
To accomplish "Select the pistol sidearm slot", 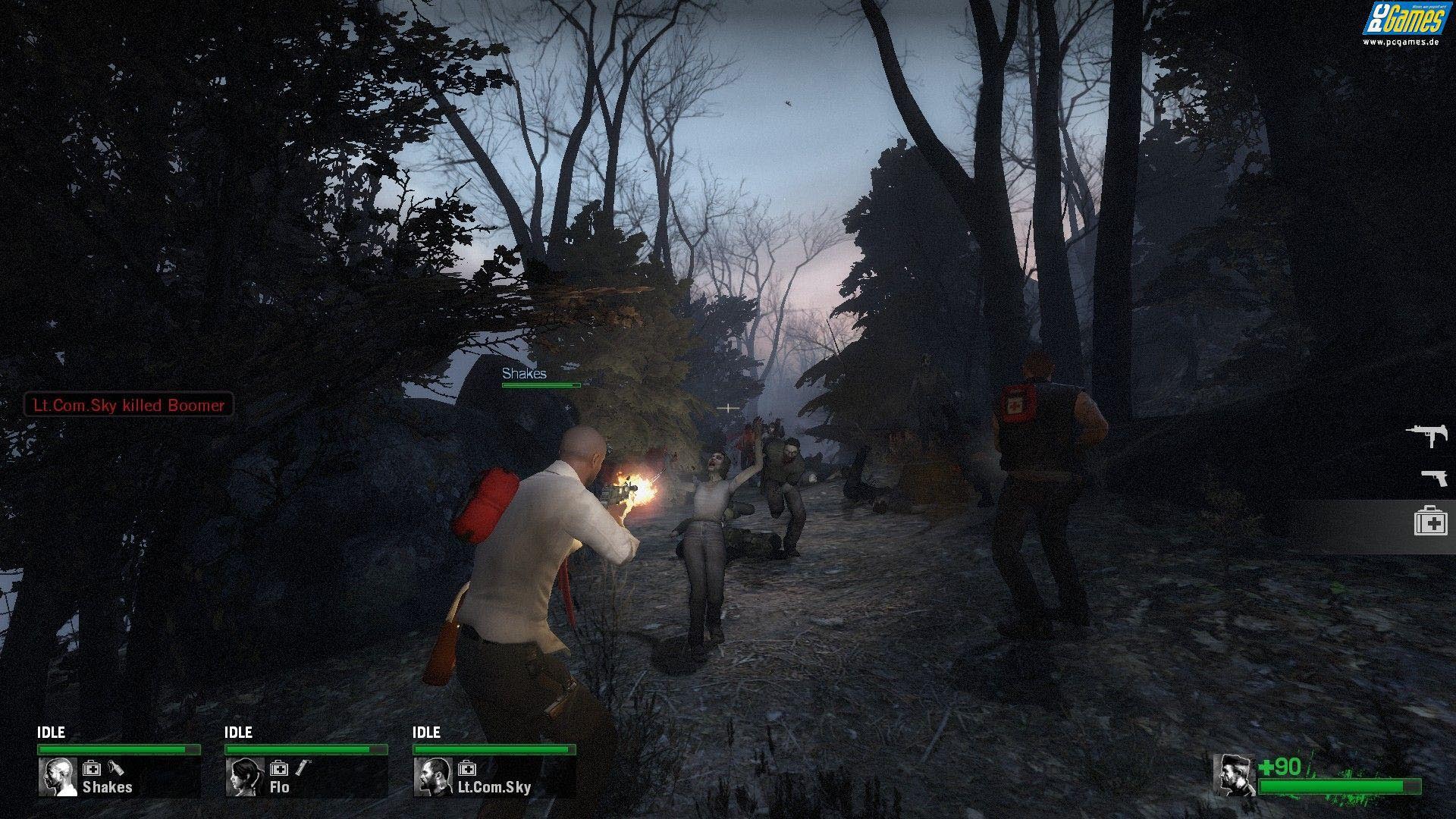I will 1434,477.
